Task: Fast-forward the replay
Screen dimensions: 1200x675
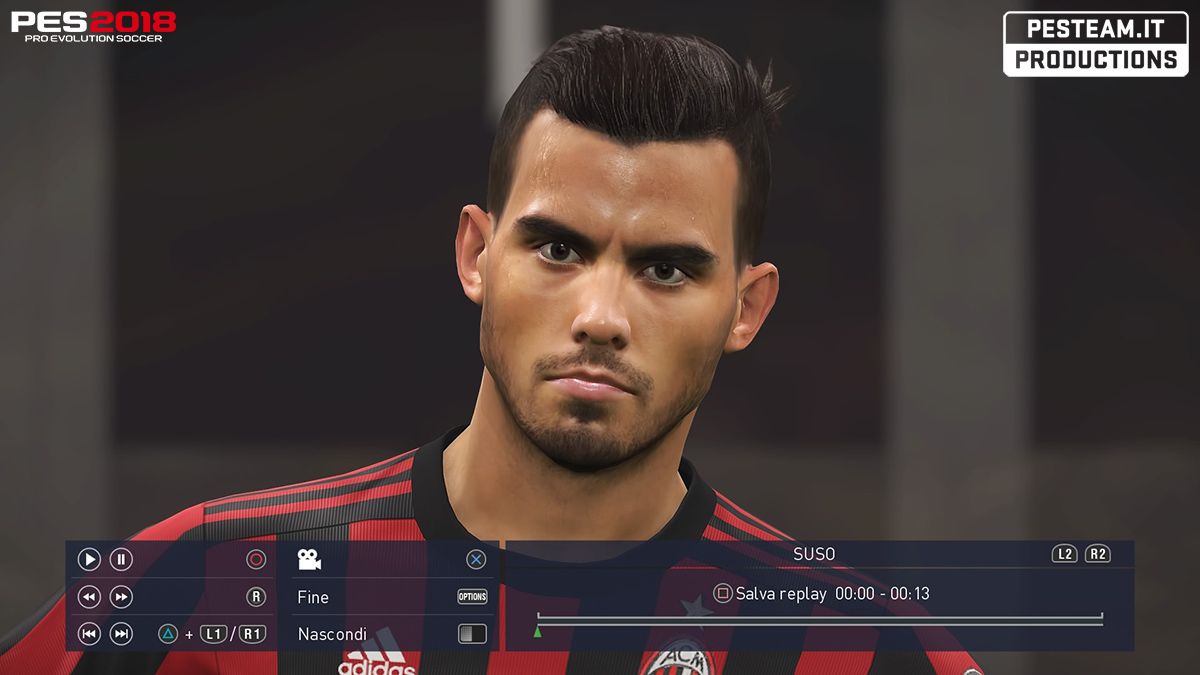Action: 121,597
